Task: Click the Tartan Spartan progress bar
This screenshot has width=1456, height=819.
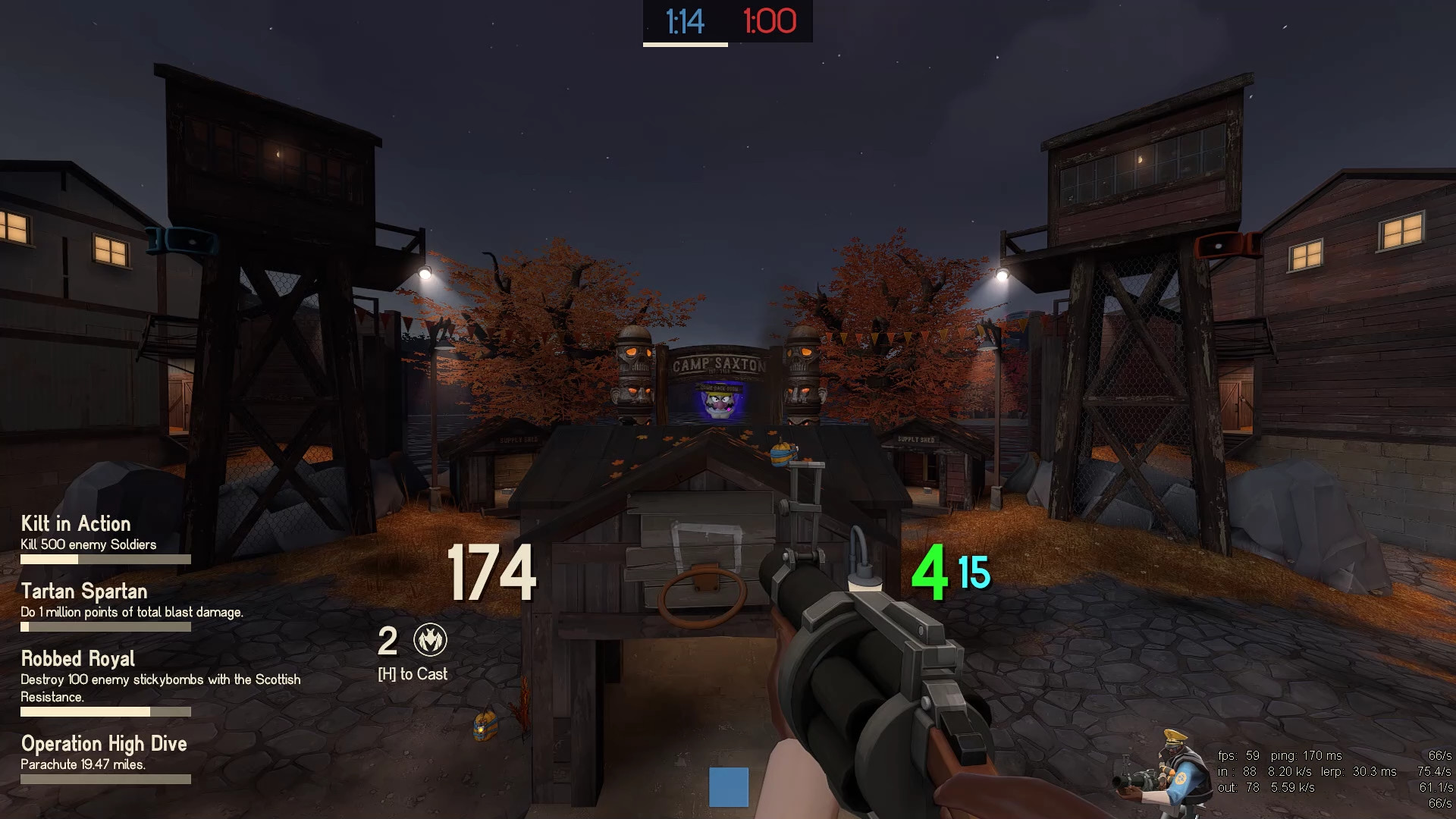Action: coord(106,627)
